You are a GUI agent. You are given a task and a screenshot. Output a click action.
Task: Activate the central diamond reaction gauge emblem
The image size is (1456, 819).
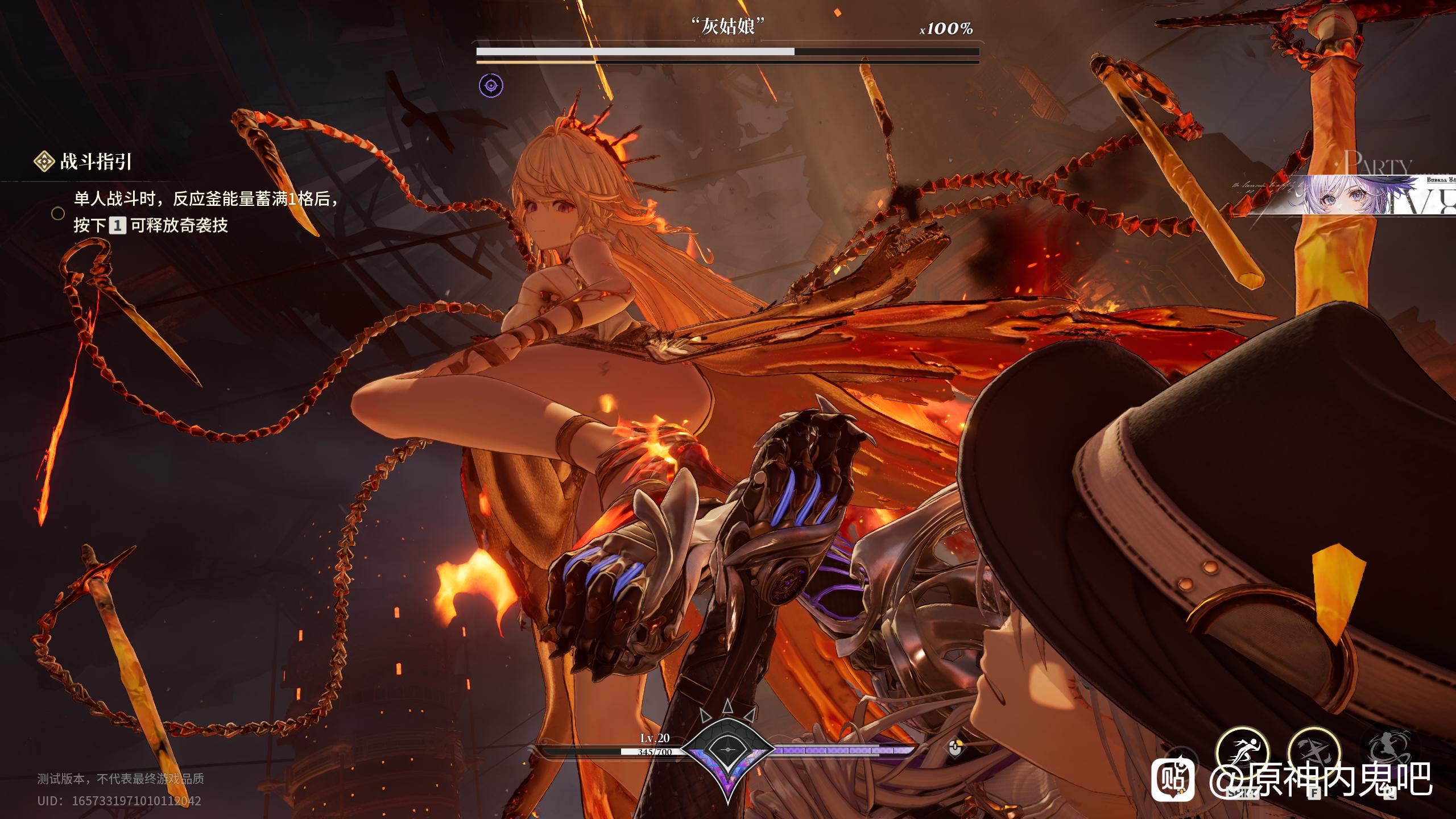click(x=727, y=750)
